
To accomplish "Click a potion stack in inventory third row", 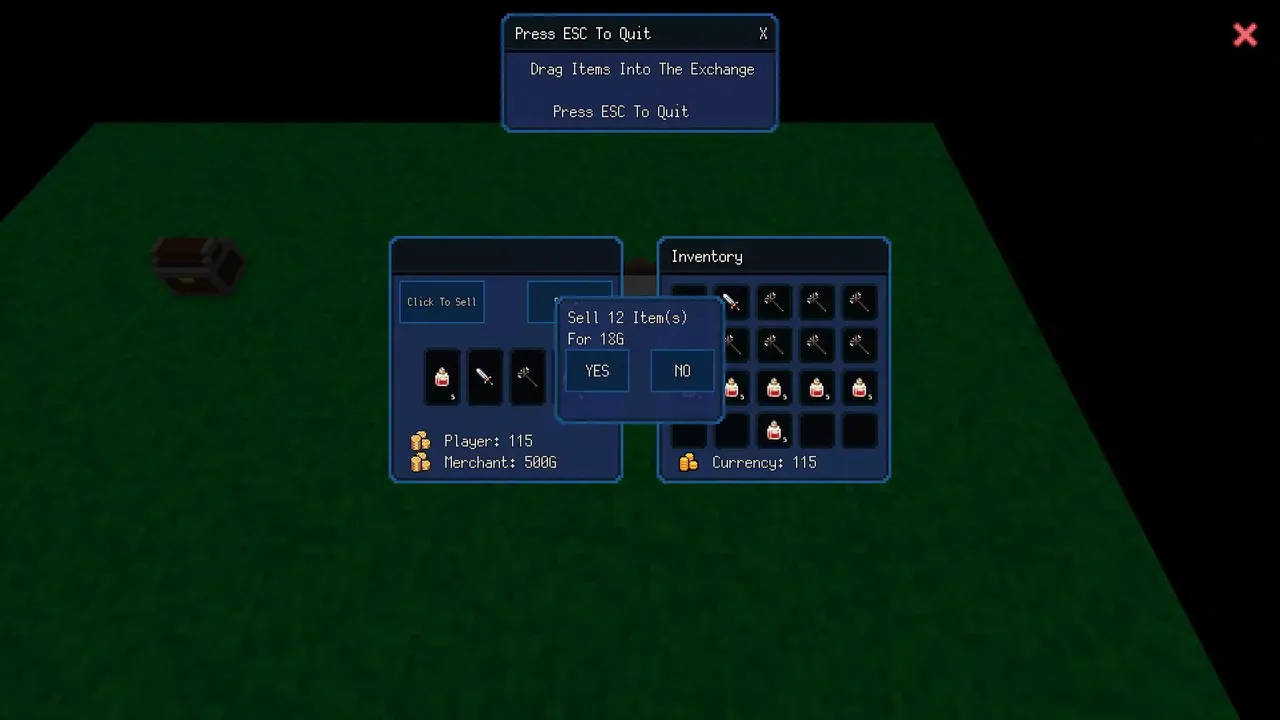I will pos(817,389).
